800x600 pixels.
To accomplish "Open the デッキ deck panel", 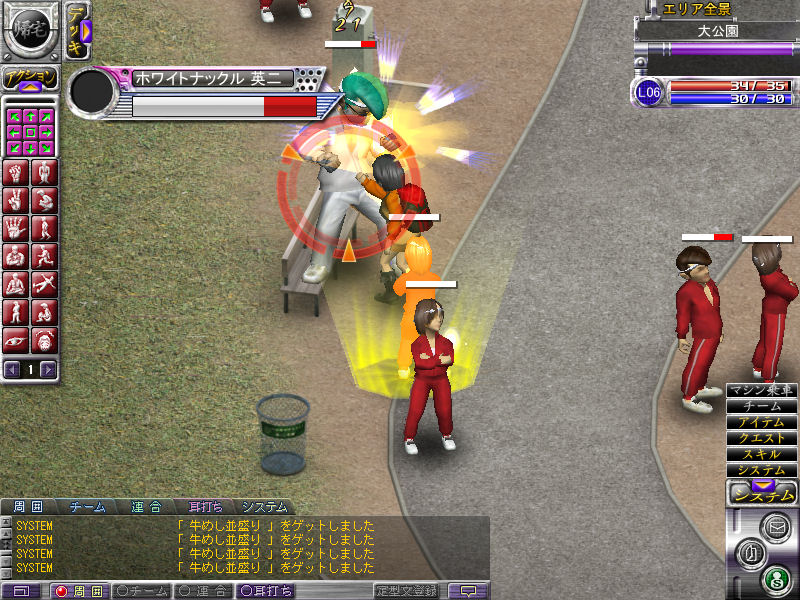I will coord(78,31).
